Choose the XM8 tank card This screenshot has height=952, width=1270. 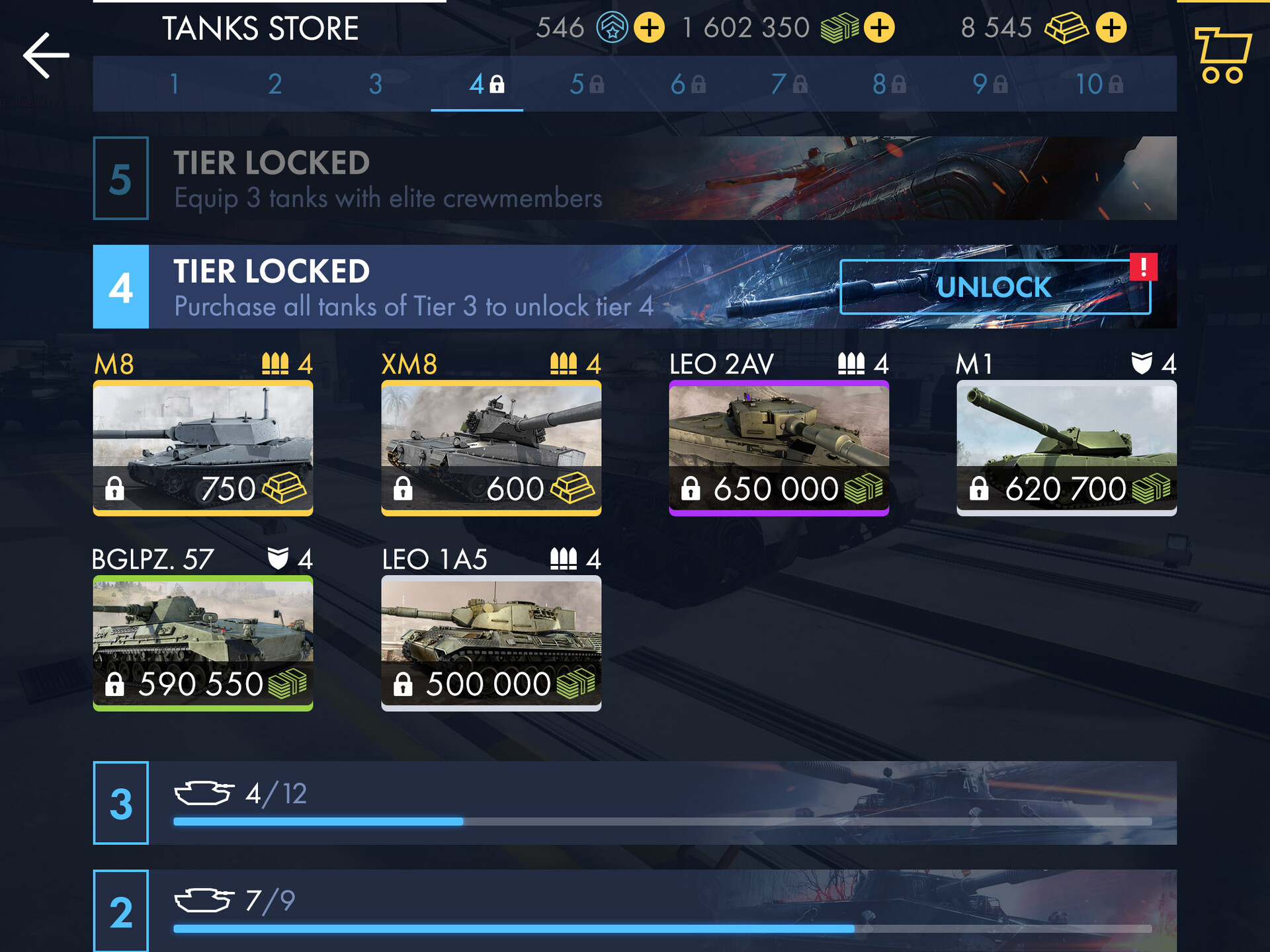click(491, 448)
